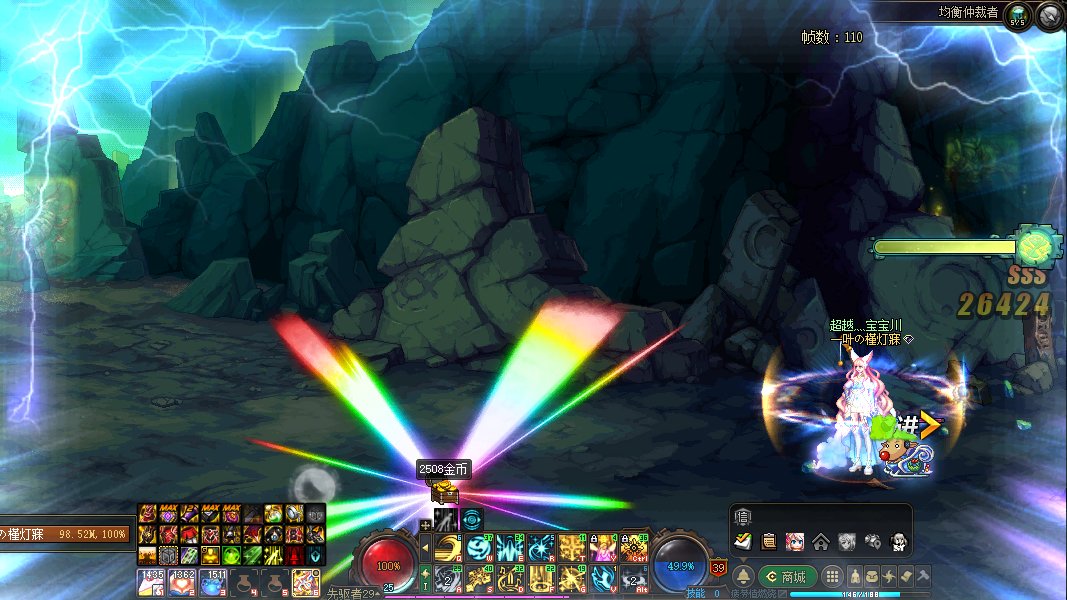
Task: Open the 信 mail icon
Action: point(742,516)
